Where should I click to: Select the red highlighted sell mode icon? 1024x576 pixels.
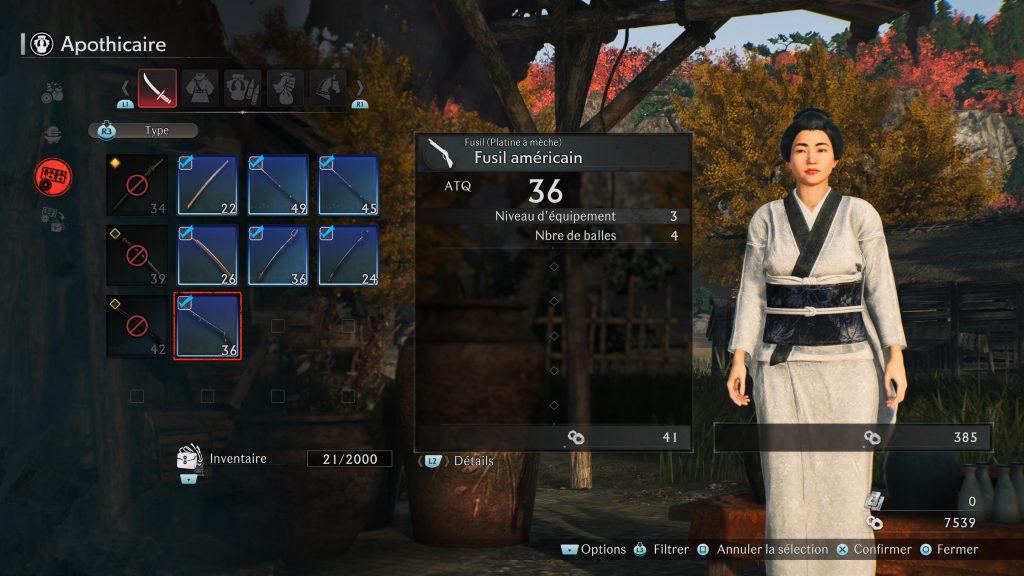[53, 176]
